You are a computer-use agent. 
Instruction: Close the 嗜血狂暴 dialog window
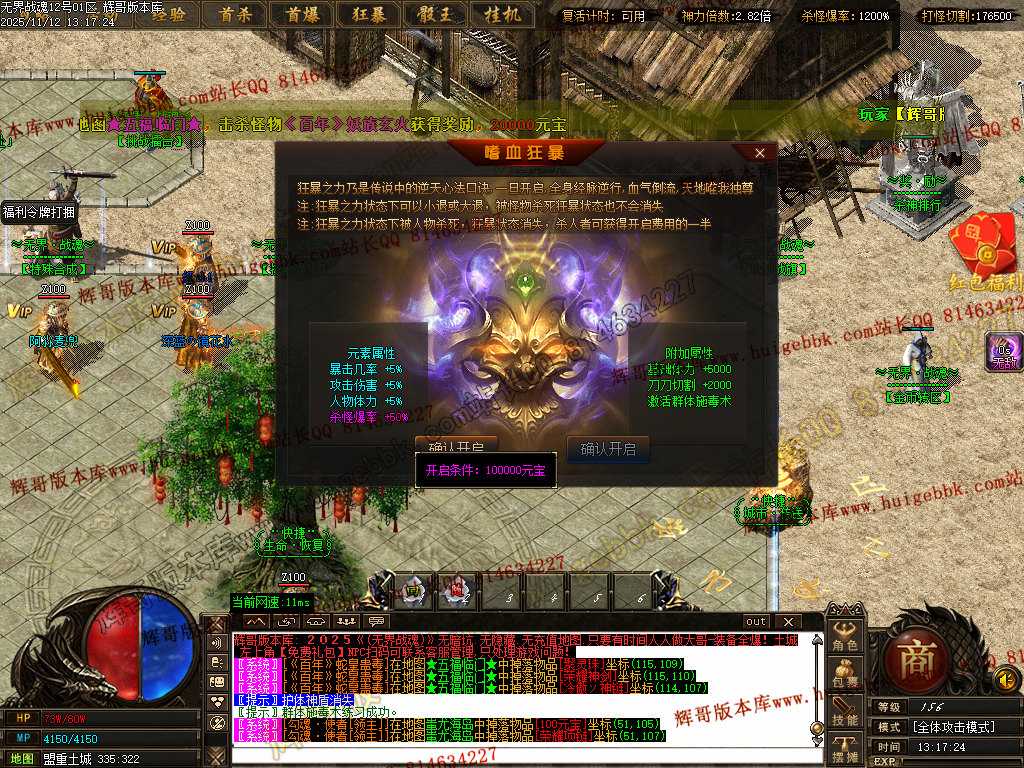tap(760, 153)
